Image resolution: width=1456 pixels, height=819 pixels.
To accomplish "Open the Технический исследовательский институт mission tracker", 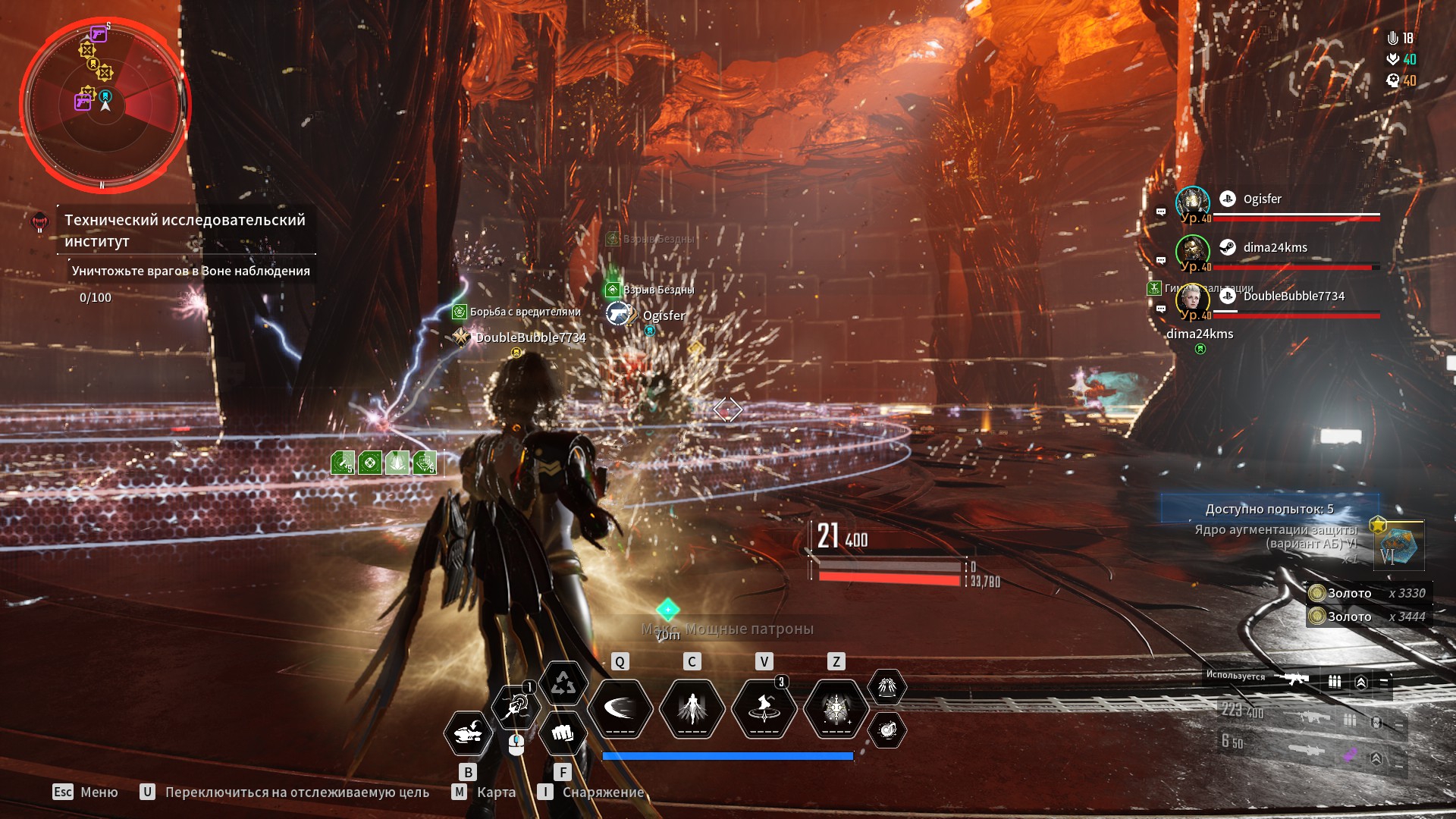I will (184, 230).
